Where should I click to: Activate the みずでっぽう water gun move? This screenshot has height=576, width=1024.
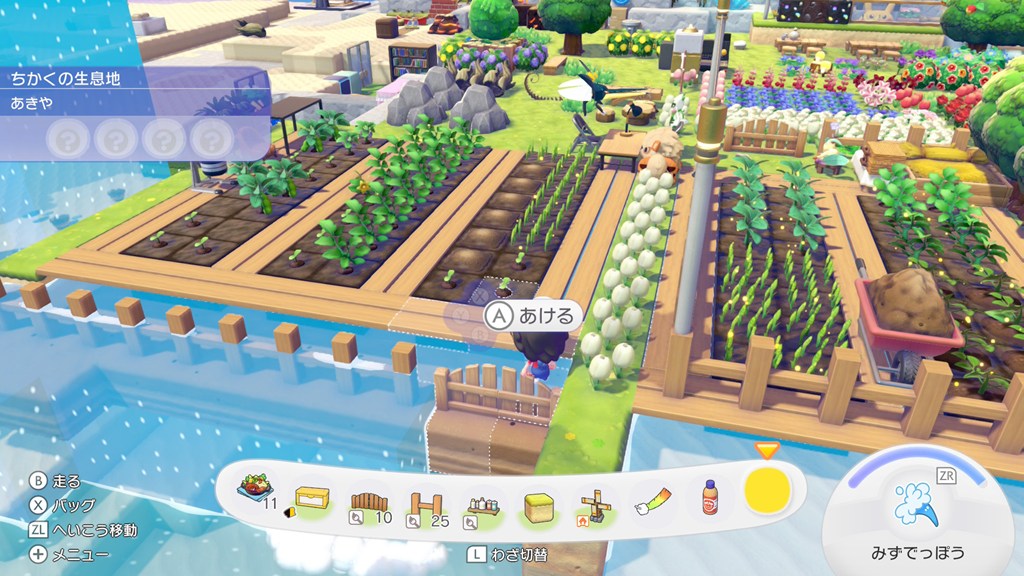click(915, 505)
